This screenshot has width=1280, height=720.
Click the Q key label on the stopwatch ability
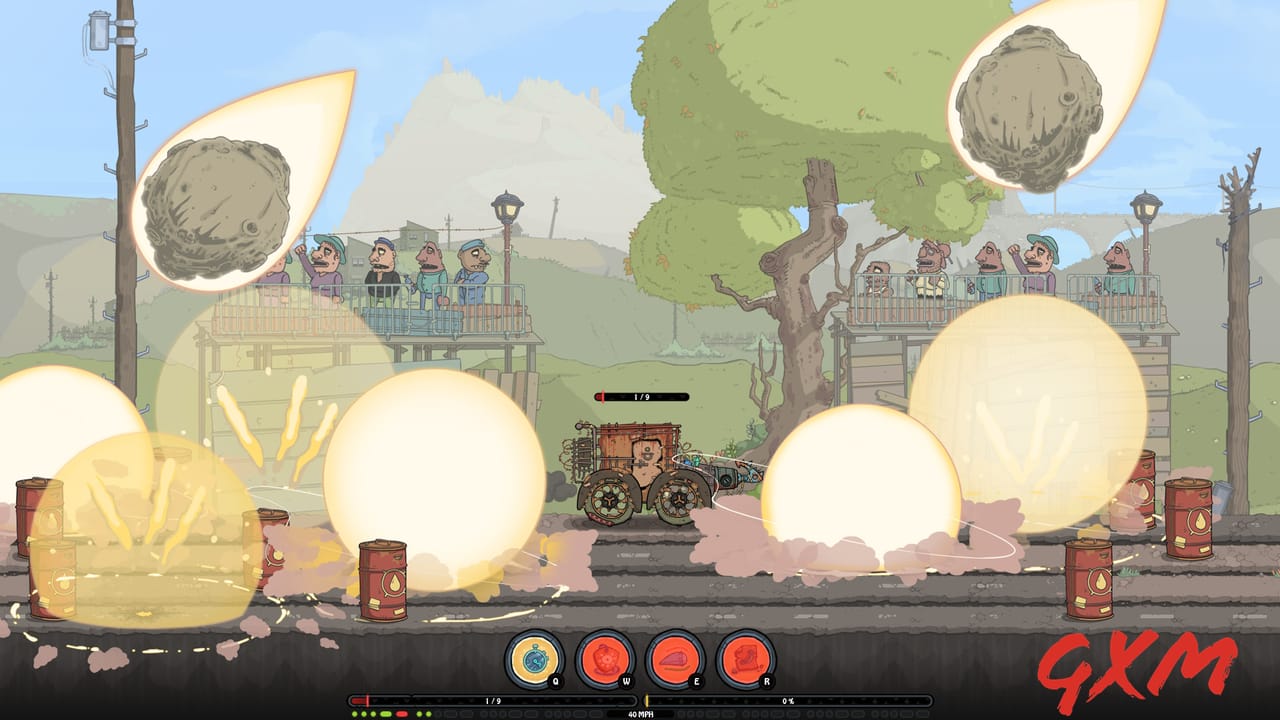click(556, 680)
